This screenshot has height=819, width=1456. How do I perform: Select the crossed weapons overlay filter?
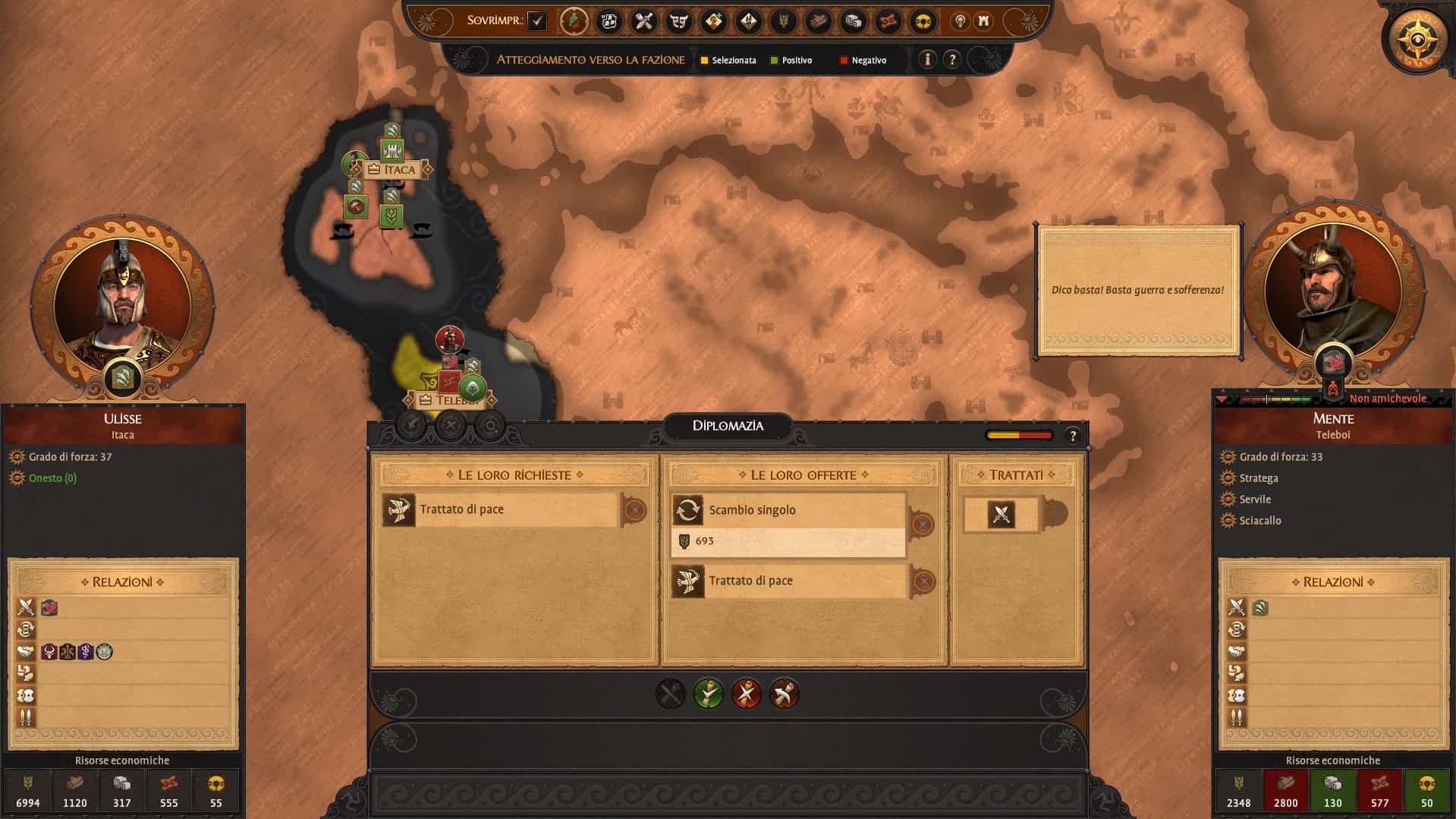coord(644,21)
